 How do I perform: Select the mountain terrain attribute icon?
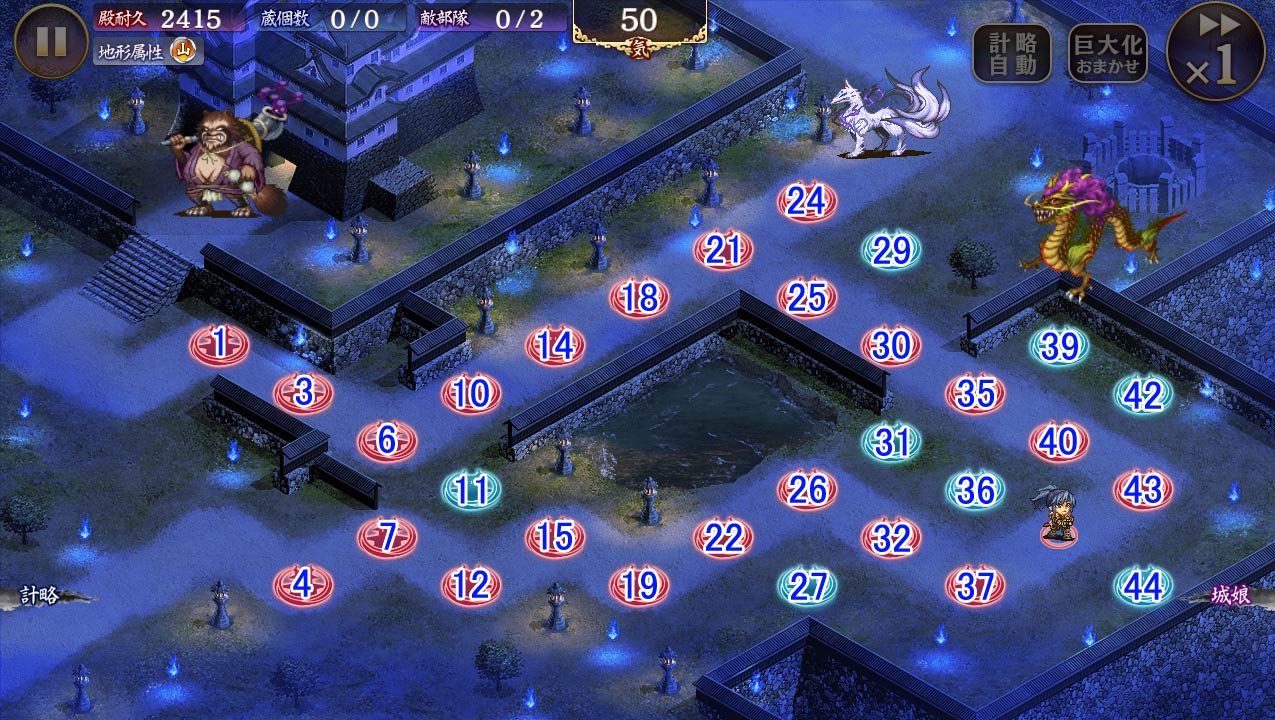183,50
